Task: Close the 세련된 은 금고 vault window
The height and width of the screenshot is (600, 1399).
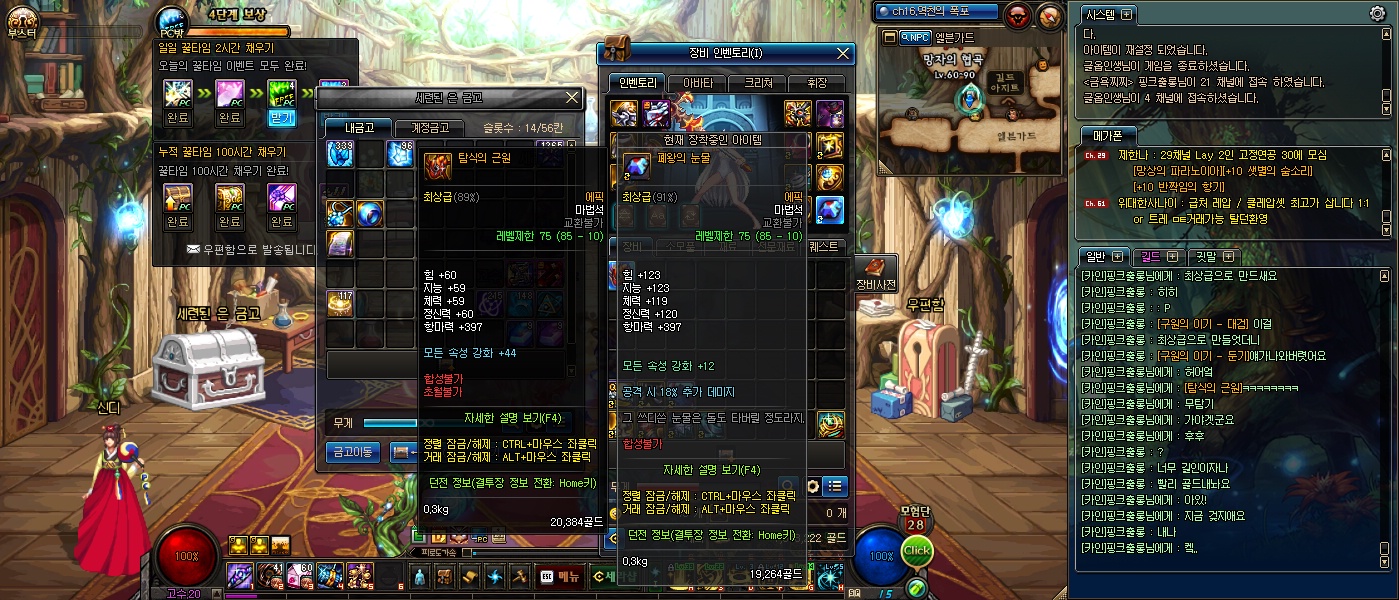Action: [572, 97]
